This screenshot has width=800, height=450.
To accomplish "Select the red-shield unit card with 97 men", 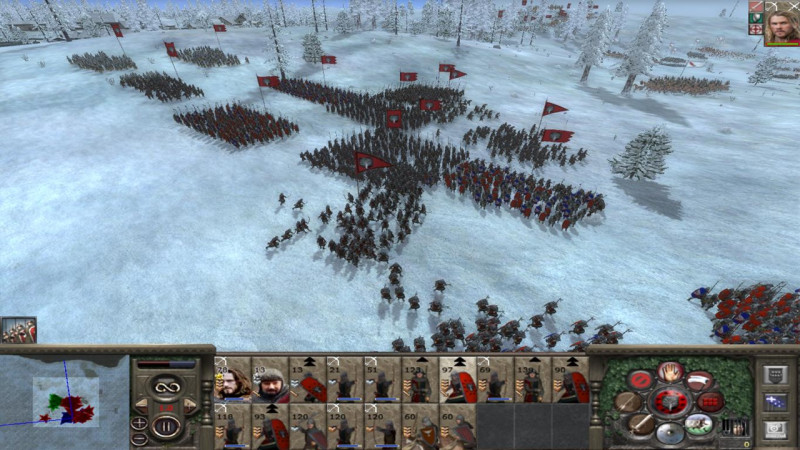I will tap(459, 380).
